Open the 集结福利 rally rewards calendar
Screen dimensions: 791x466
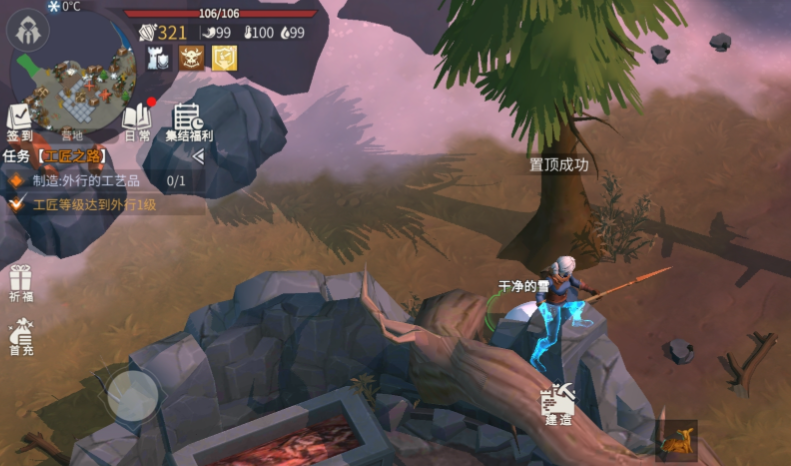point(191,121)
